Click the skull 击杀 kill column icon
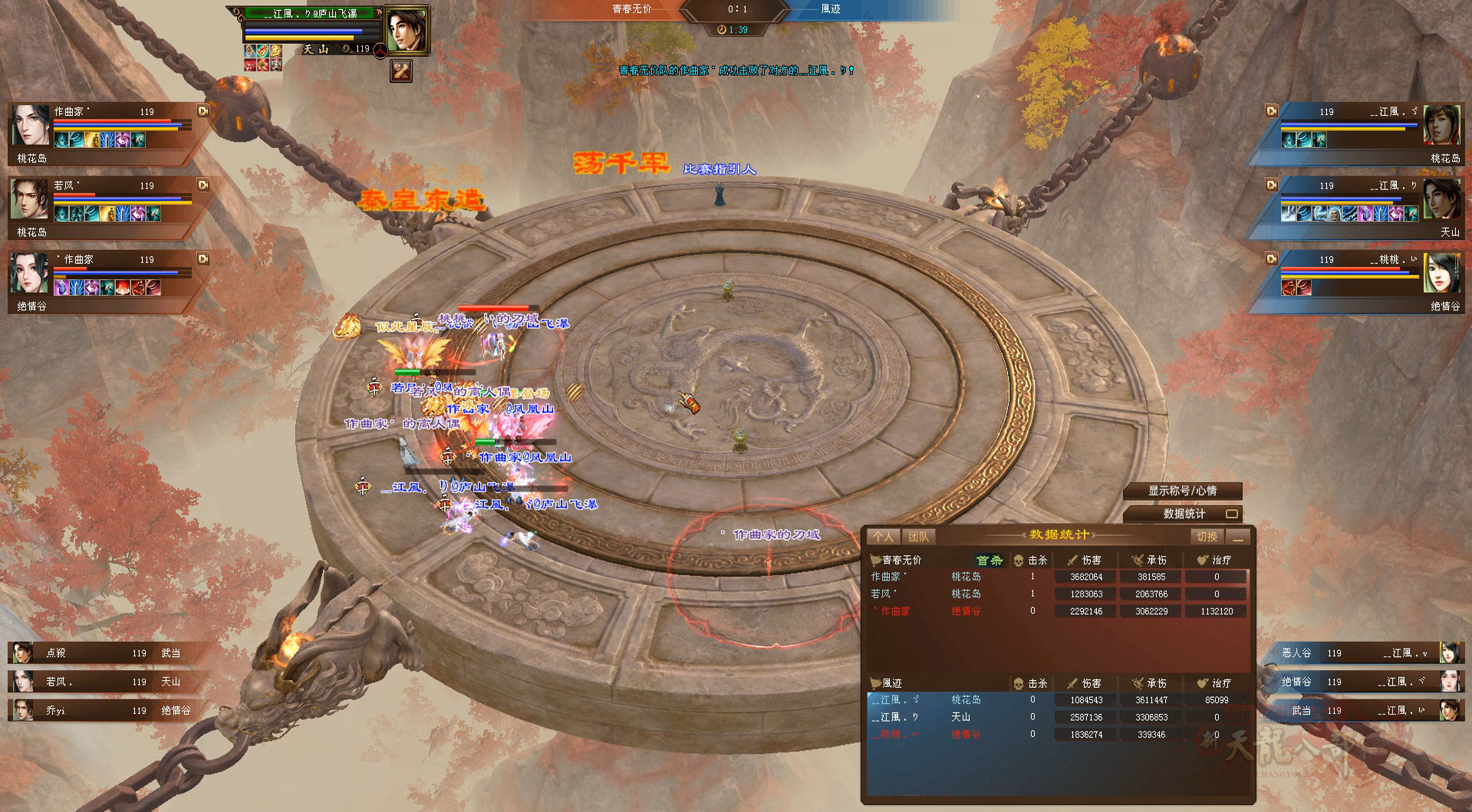 1019,560
